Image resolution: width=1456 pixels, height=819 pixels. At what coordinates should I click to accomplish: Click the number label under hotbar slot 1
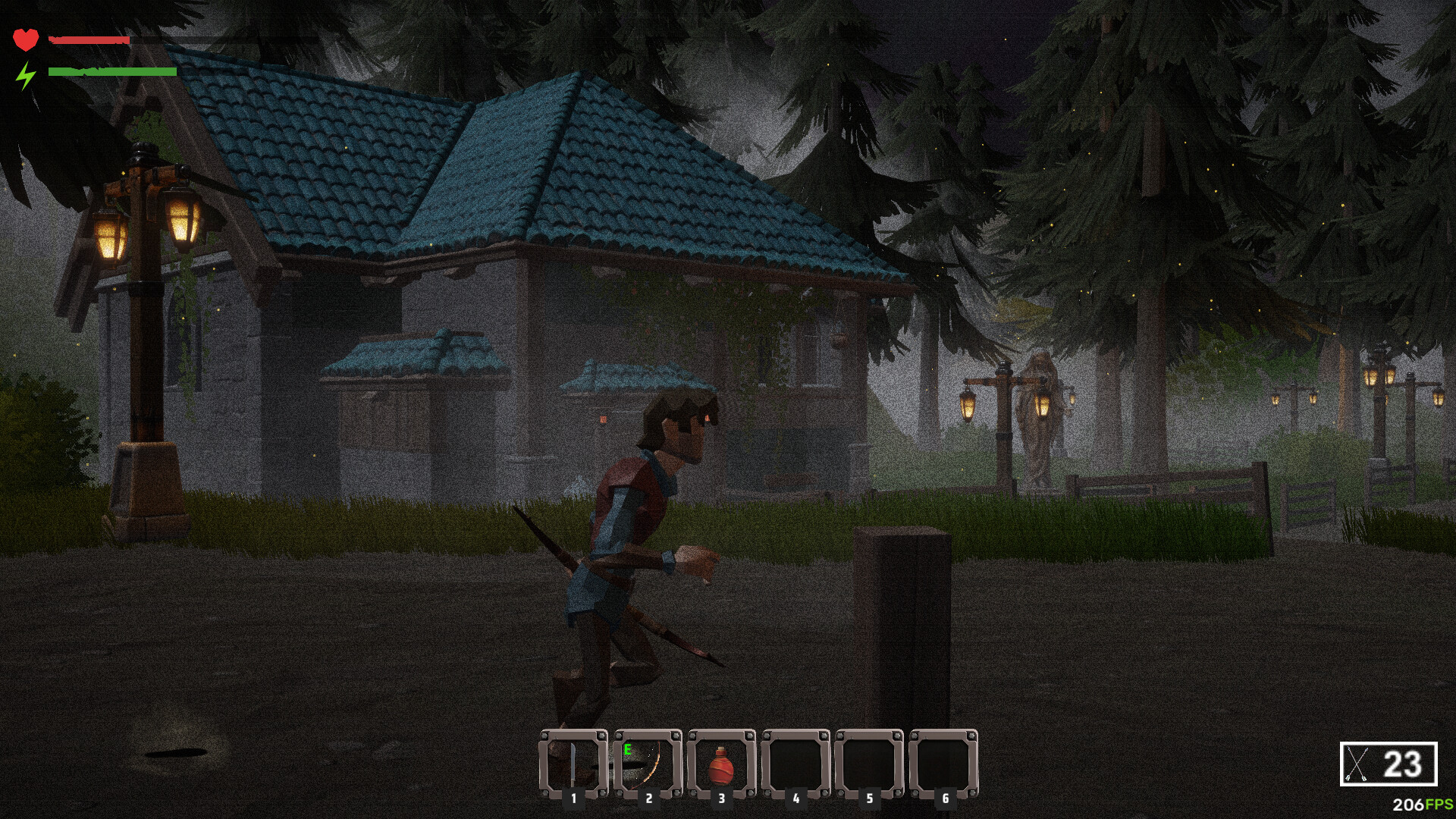point(576,798)
